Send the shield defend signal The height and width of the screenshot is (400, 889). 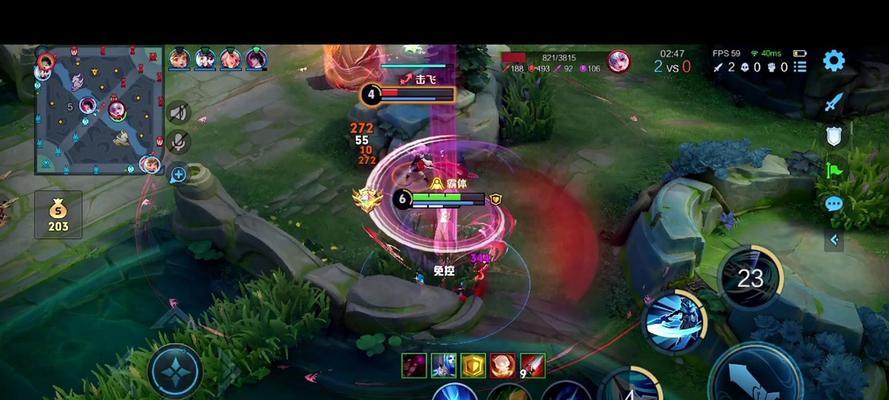pyautogui.click(x=834, y=137)
